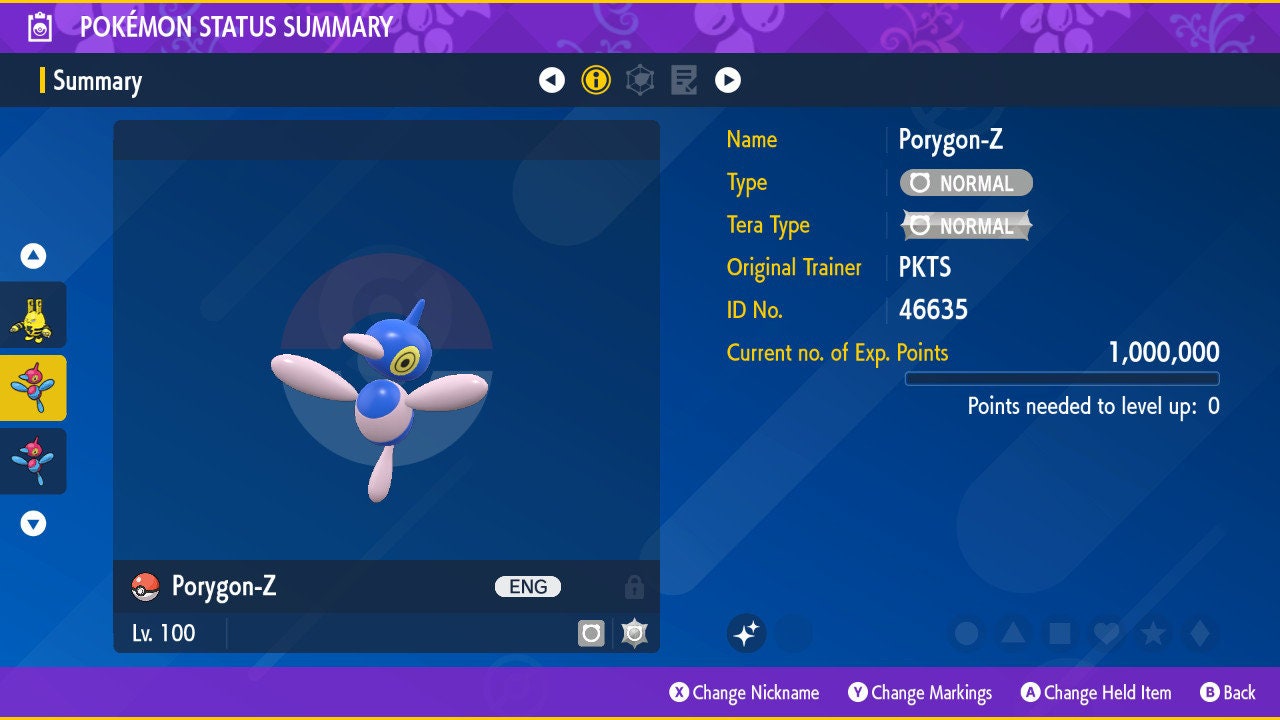This screenshot has width=1280, height=720.
Task: Choose Change Held Item option
Action: point(1095,692)
